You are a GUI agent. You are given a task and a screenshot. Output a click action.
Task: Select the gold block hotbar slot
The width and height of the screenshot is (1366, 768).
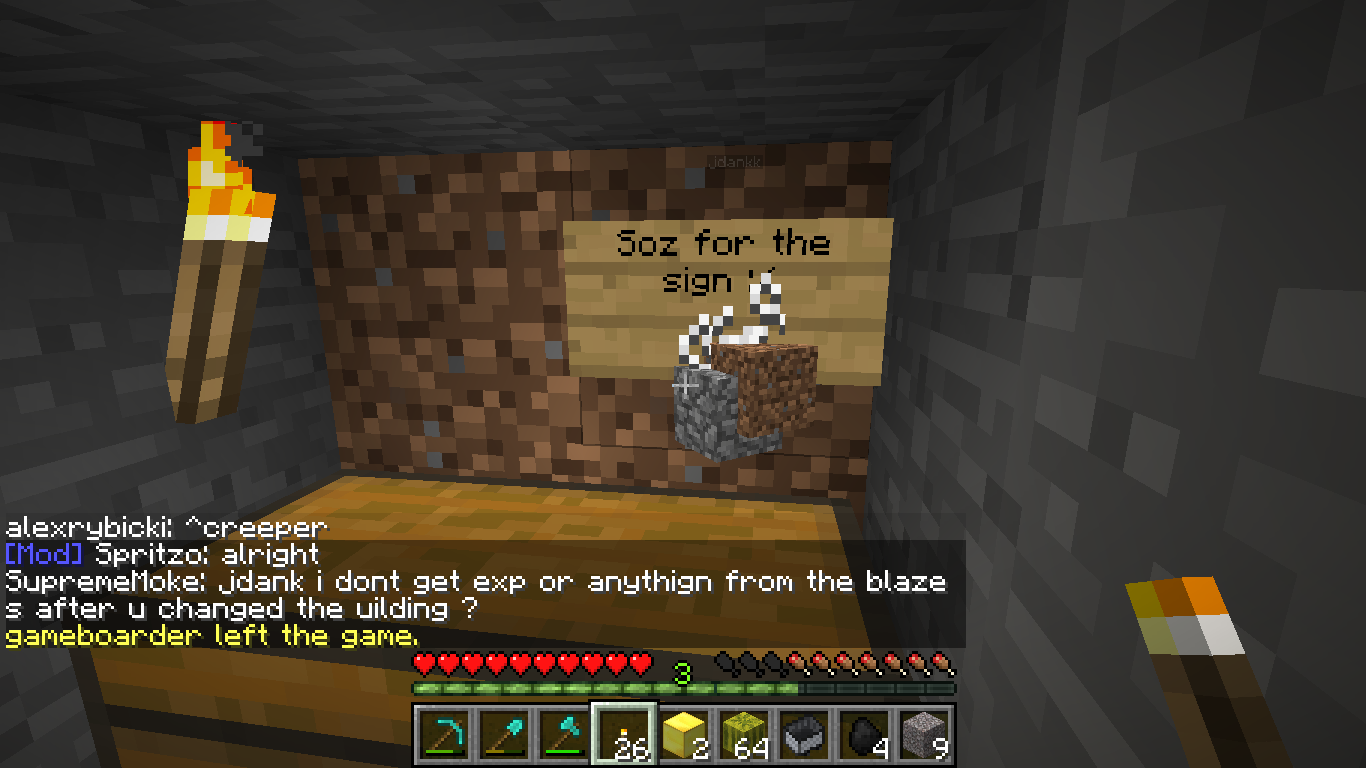tap(685, 735)
